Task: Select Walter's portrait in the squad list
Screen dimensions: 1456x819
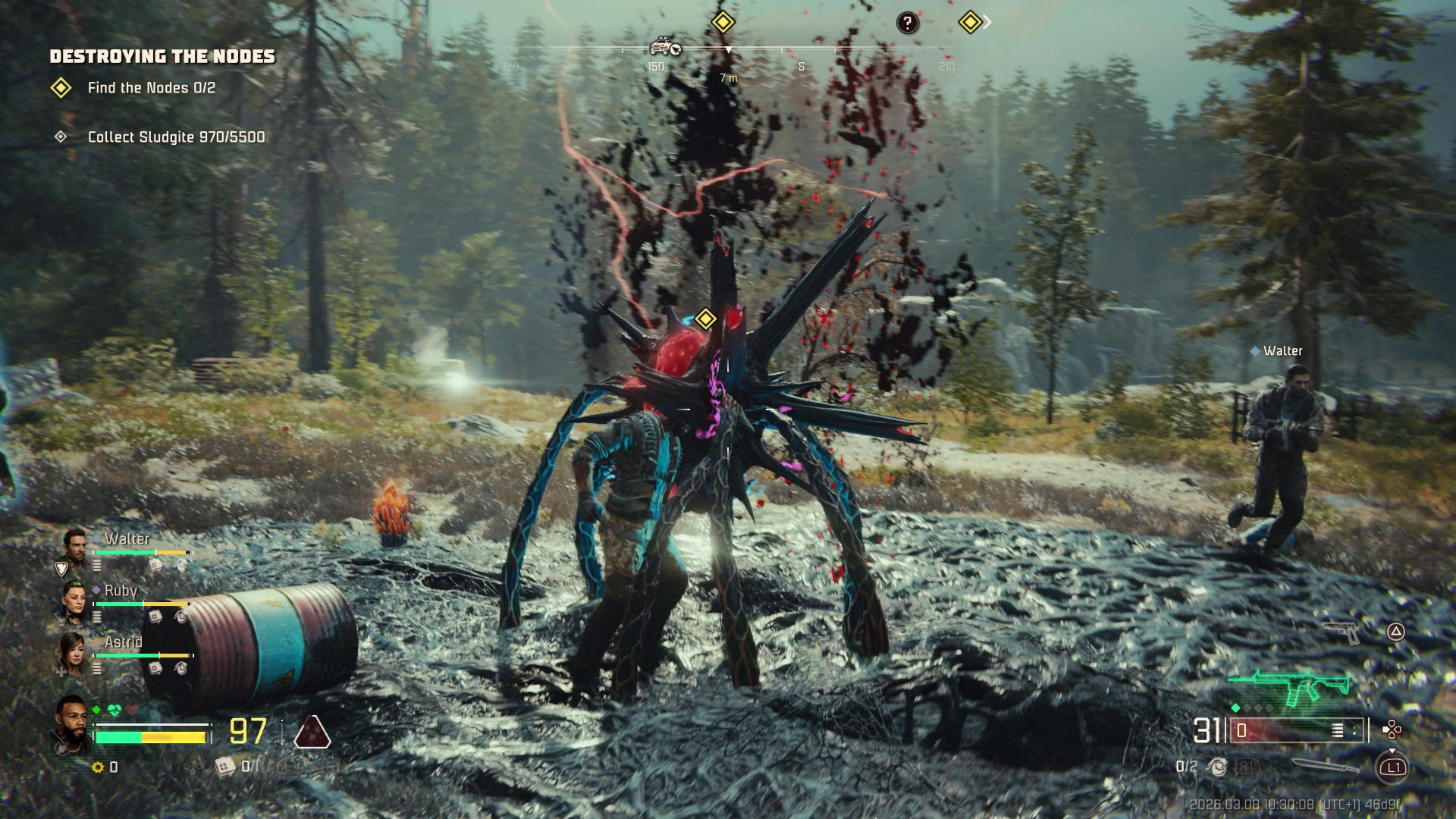Action: pos(74,546)
